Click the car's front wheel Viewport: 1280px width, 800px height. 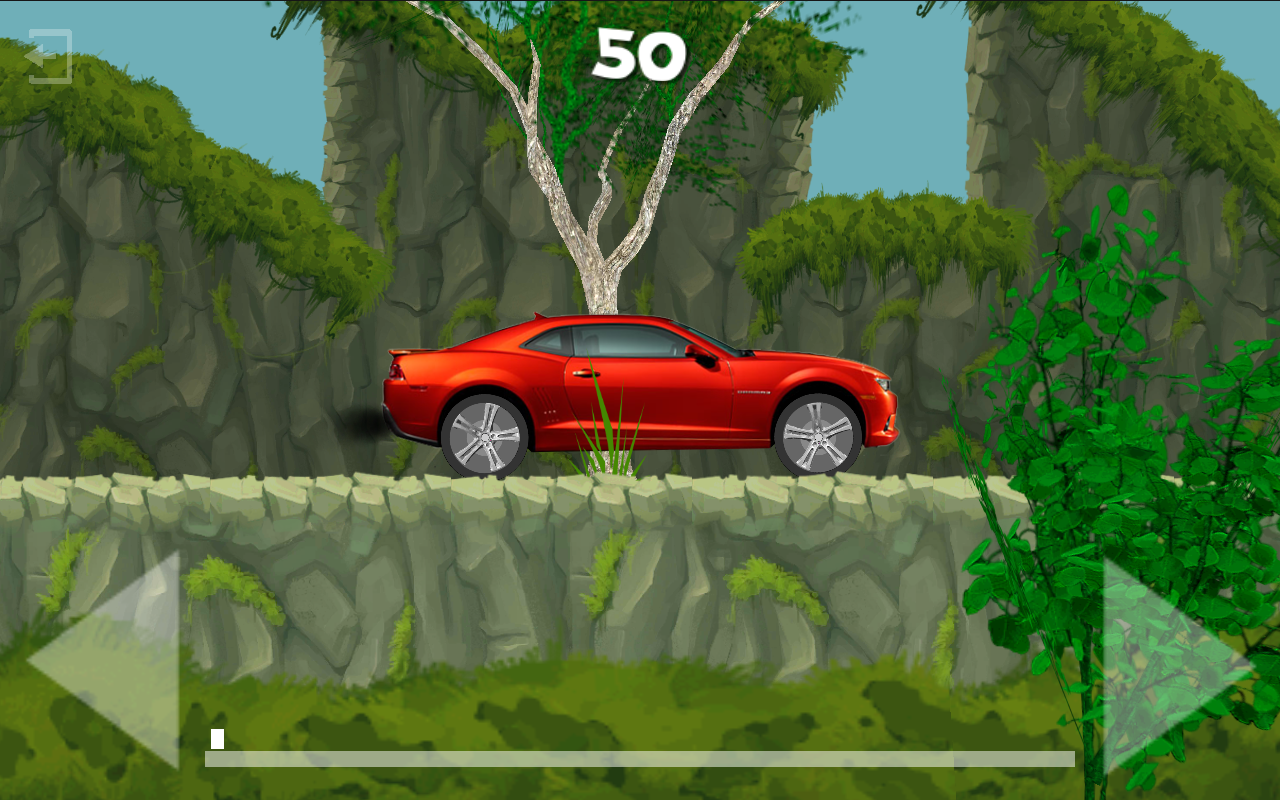(x=818, y=436)
